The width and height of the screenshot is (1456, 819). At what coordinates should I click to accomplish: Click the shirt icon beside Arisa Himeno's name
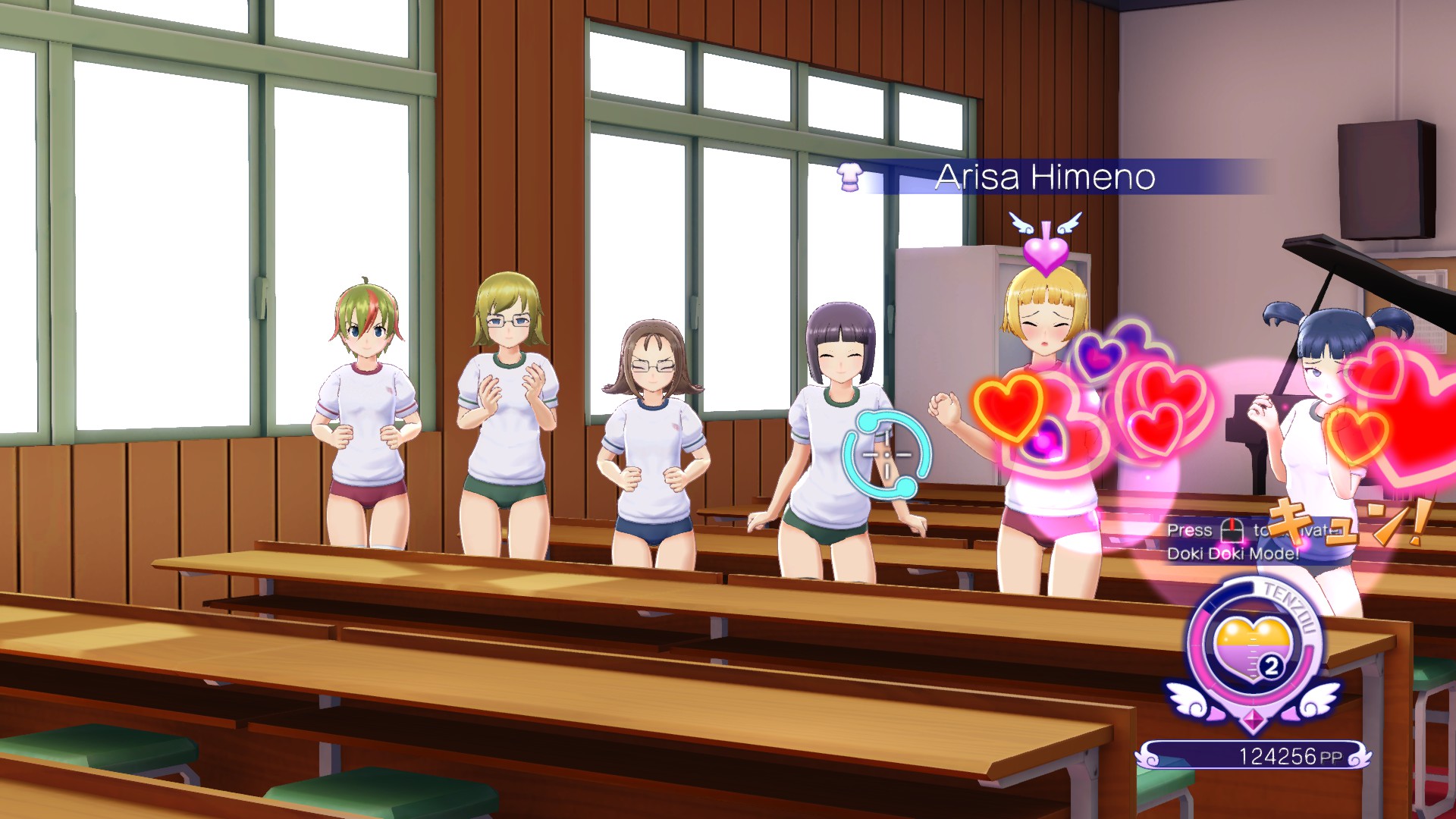tap(850, 177)
